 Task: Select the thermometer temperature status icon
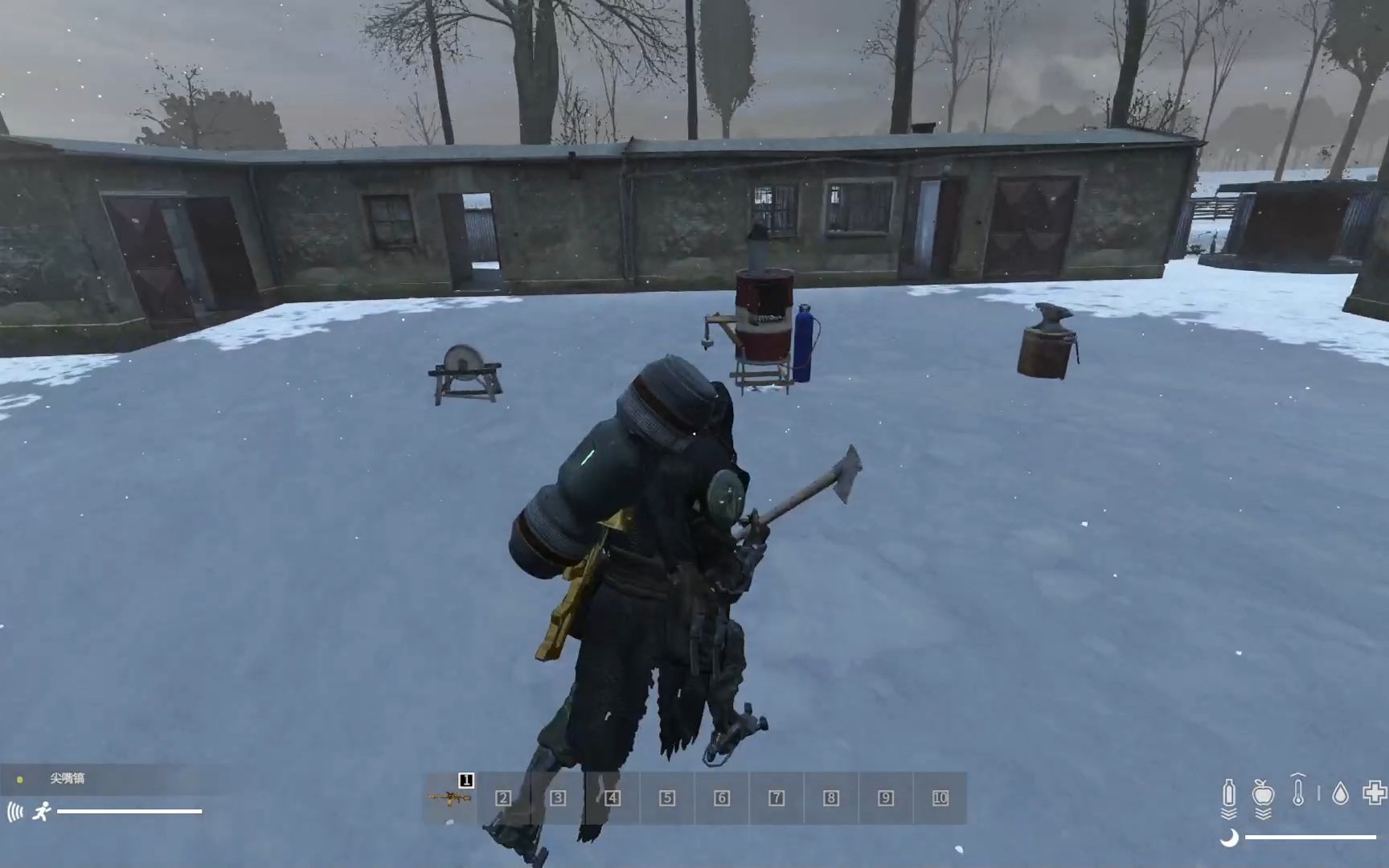click(x=1298, y=792)
